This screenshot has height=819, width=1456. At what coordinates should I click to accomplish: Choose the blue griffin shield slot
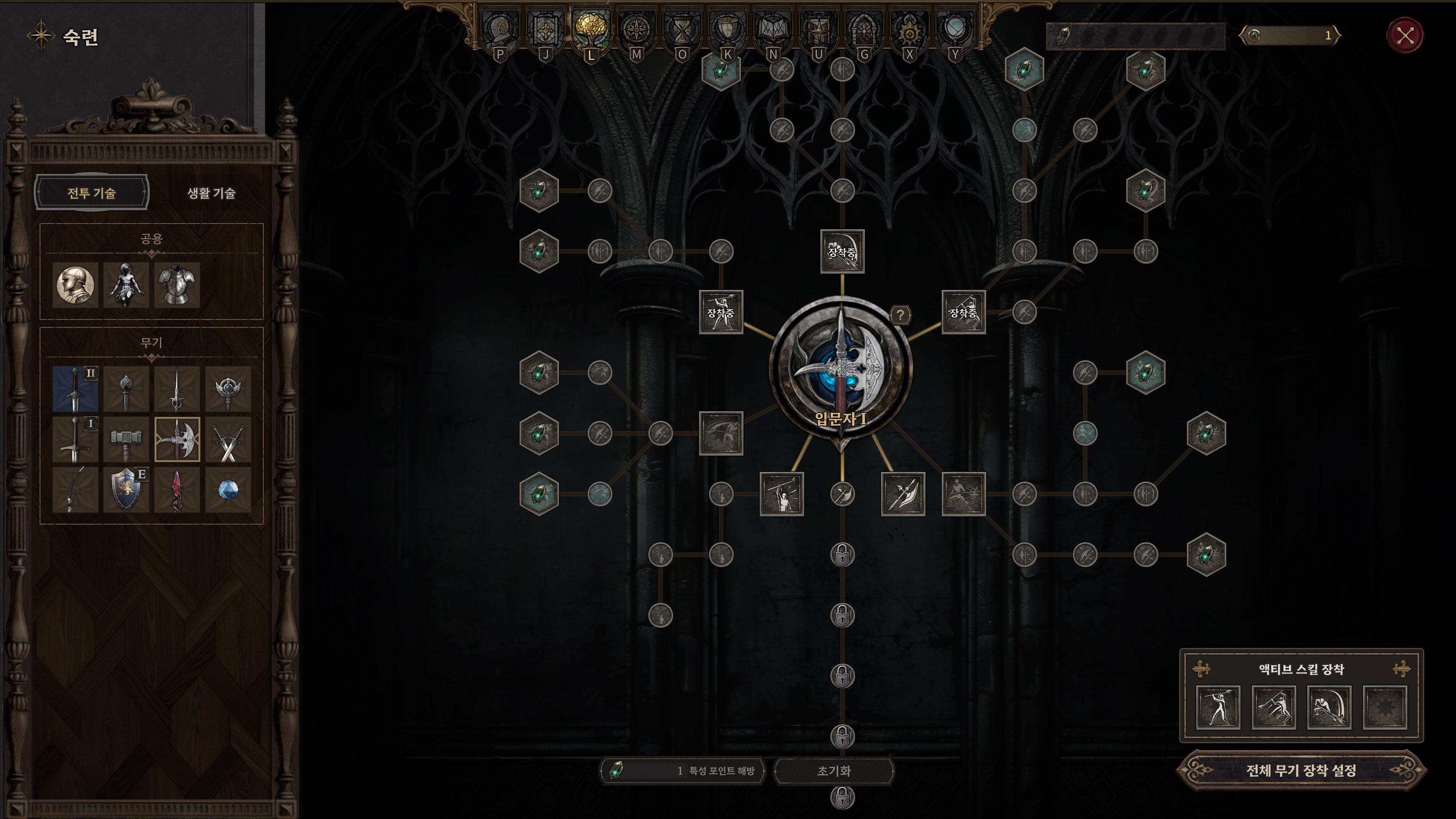126,490
